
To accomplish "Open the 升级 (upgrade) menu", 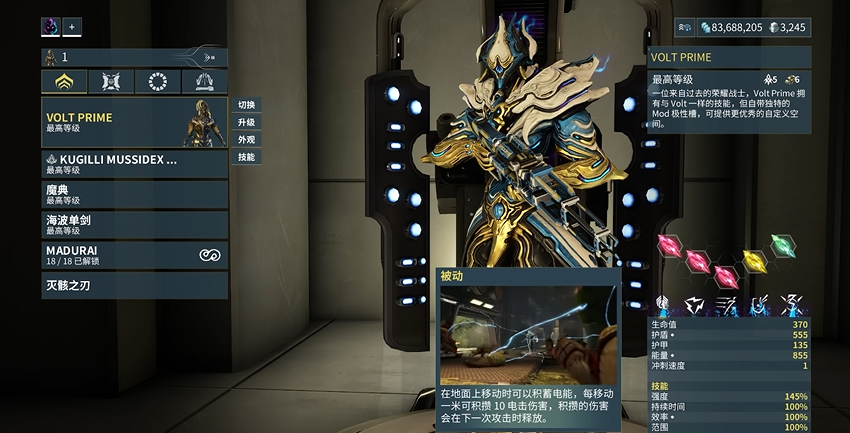I will (246, 122).
